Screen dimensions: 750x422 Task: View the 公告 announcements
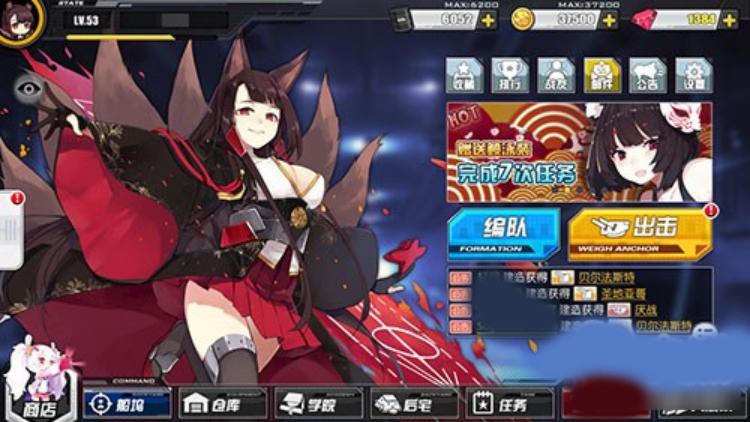coord(648,75)
